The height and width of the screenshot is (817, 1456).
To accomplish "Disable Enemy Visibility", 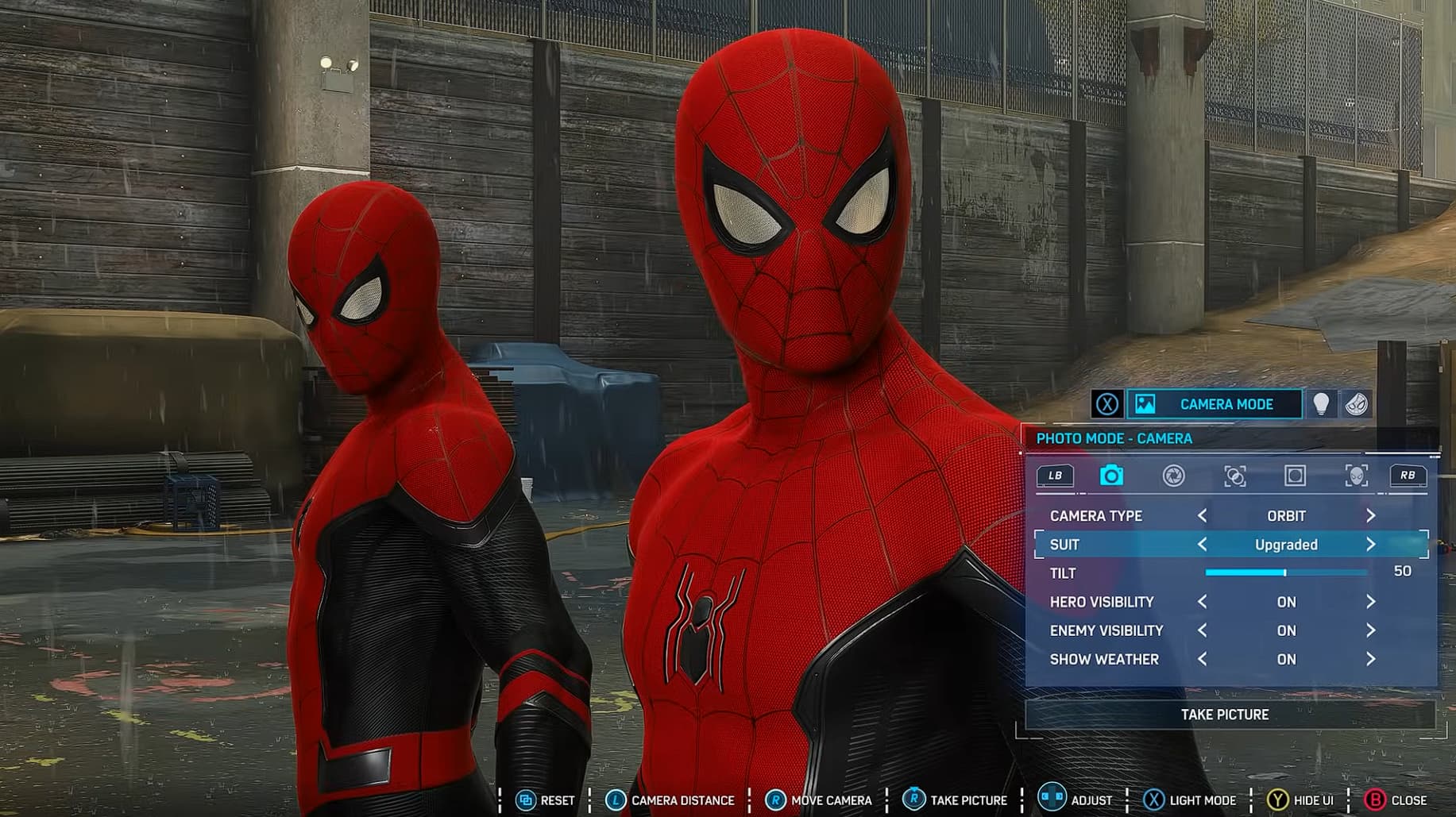I will pyautogui.click(x=1373, y=630).
